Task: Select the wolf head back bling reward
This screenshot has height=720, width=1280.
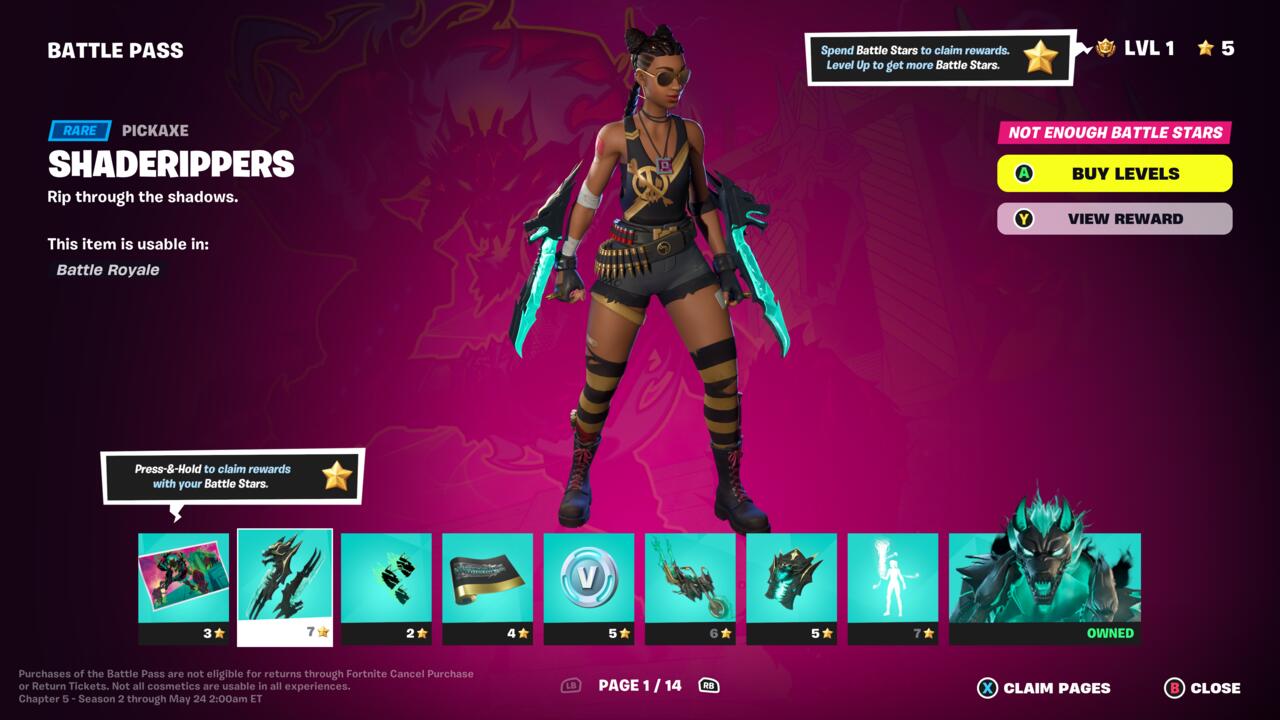Action: click(x=792, y=587)
